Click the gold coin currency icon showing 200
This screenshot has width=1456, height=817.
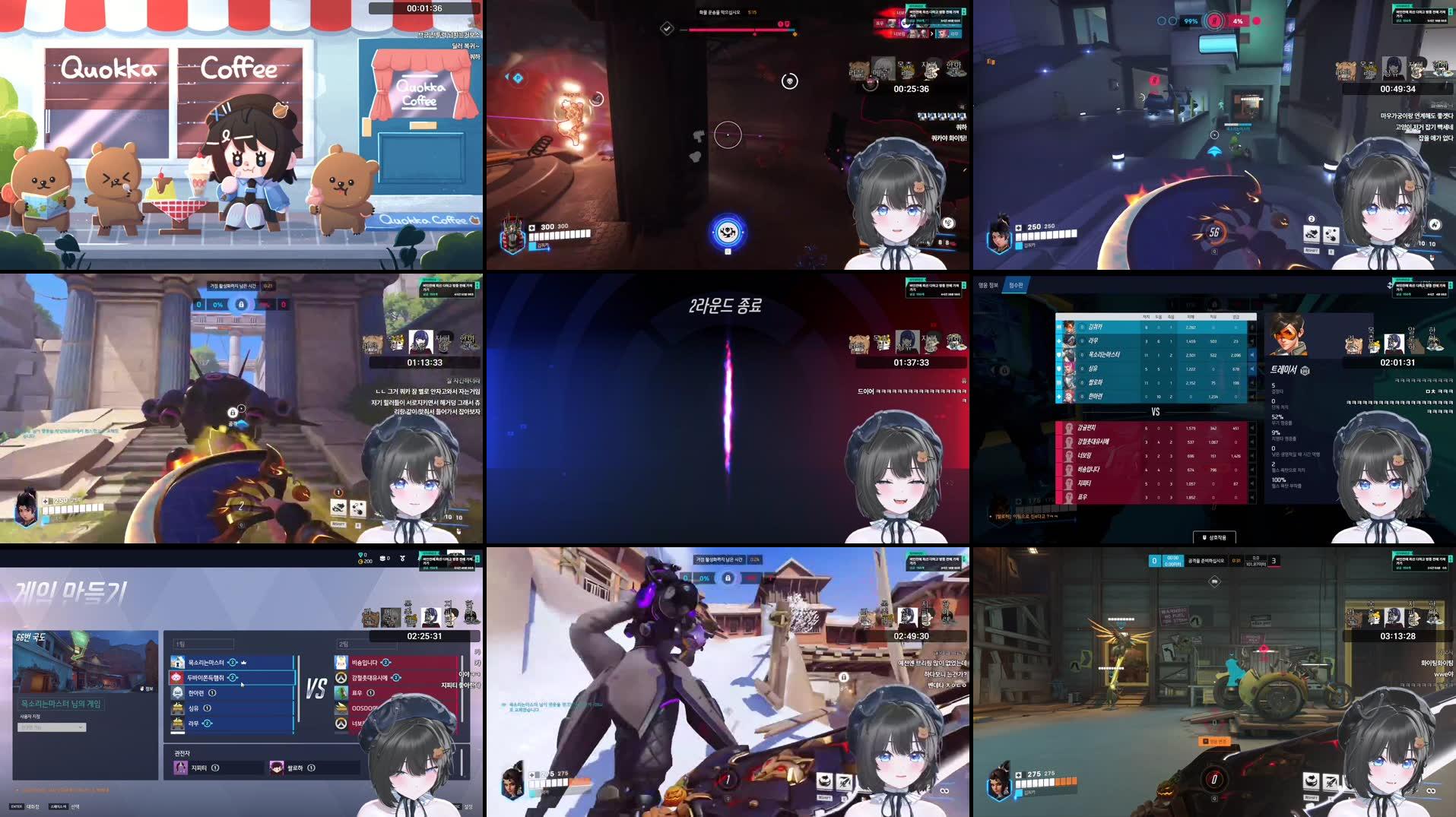(x=361, y=562)
